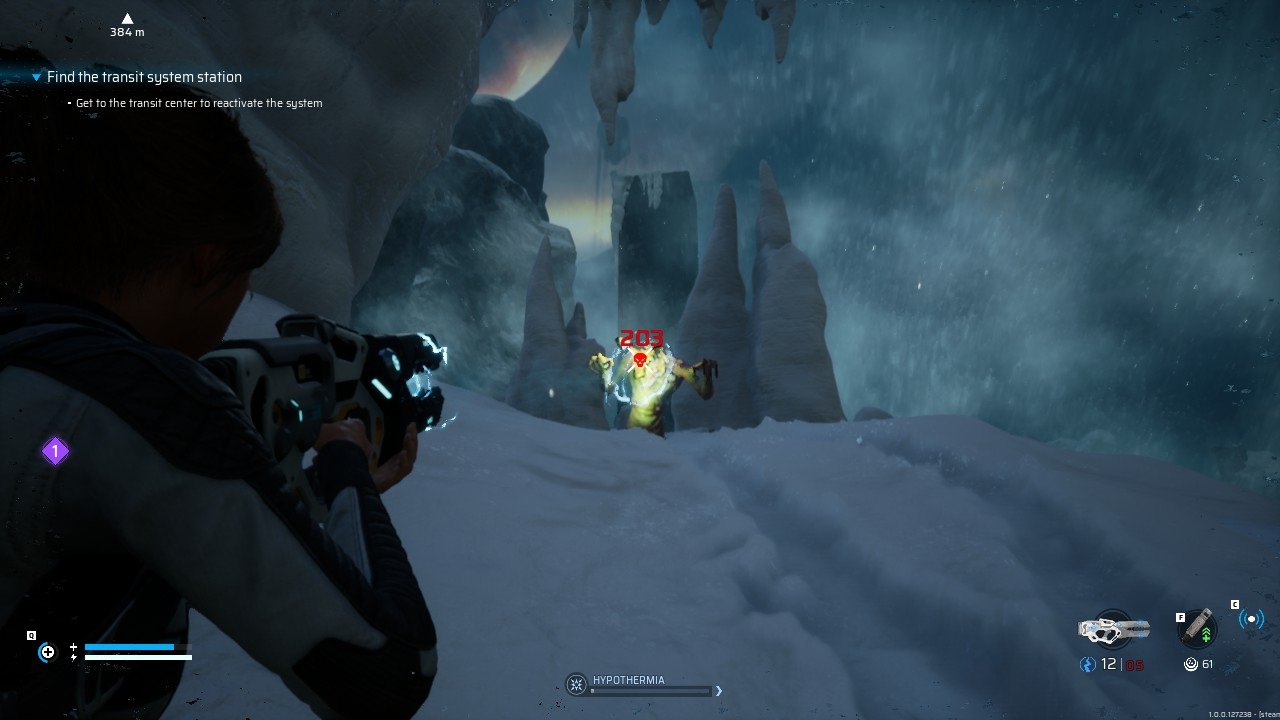Image resolution: width=1280 pixels, height=720 pixels.
Task: Select the equipped energy rifle icon
Action: tap(1113, 629)
